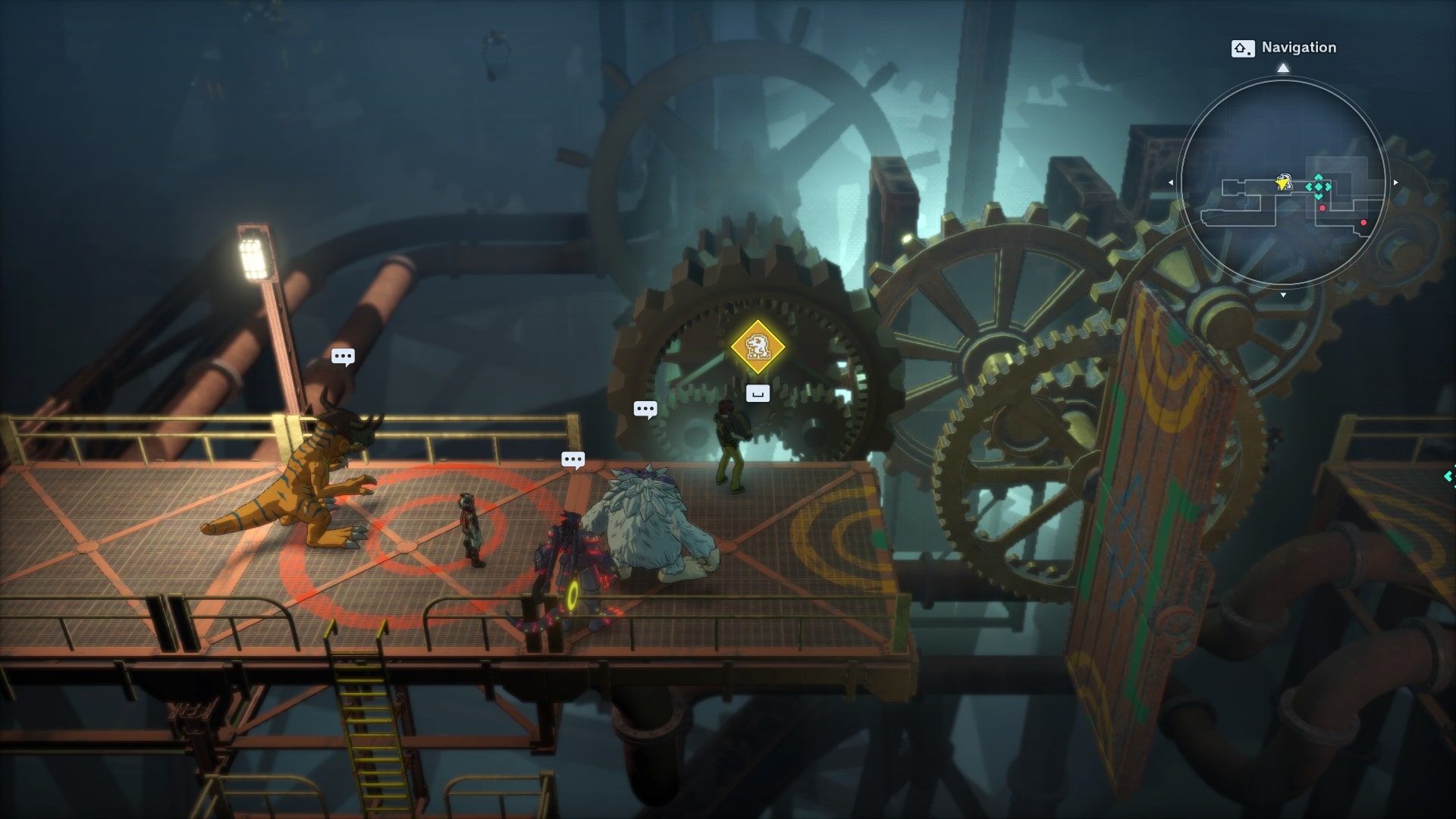
Task: Select the speech bubble above the orange dinosaur
Action: tap(343, 356)
